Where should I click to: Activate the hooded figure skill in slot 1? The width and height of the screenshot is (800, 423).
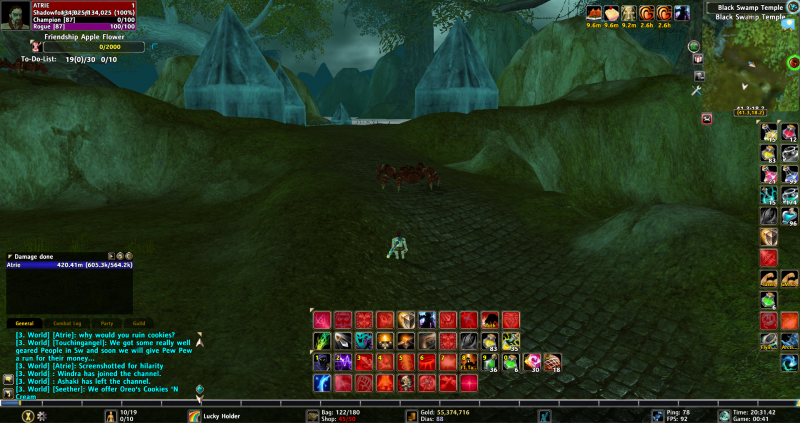322,362
